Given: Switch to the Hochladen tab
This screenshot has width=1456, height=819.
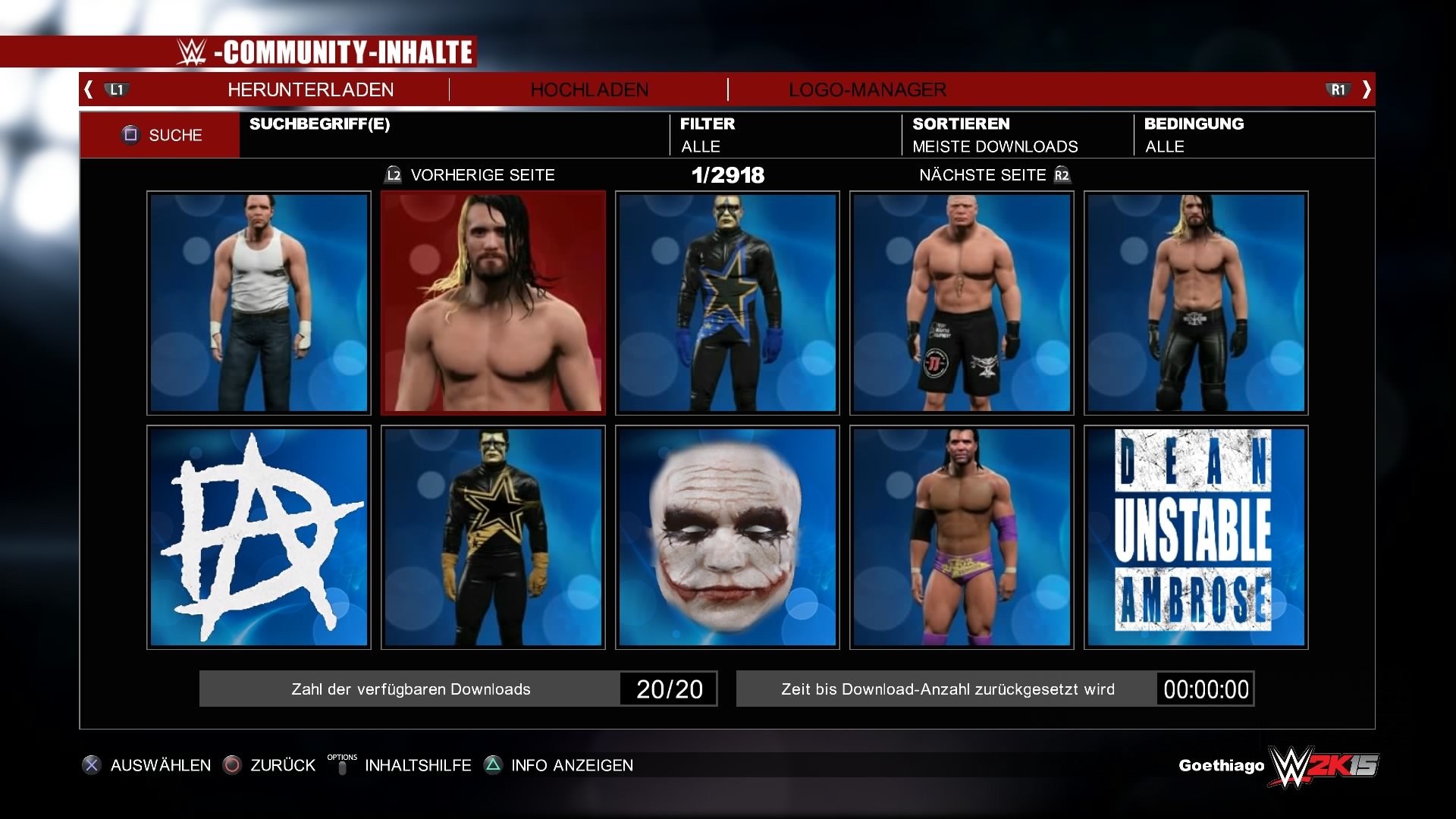Looking at the screenshot, I should 591,89.
